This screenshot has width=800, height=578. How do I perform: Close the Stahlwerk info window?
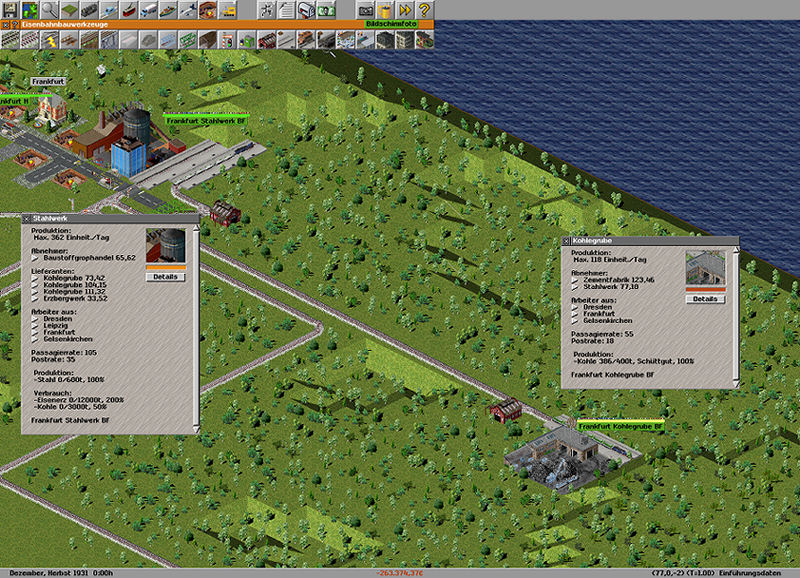[x=26, y=218]
